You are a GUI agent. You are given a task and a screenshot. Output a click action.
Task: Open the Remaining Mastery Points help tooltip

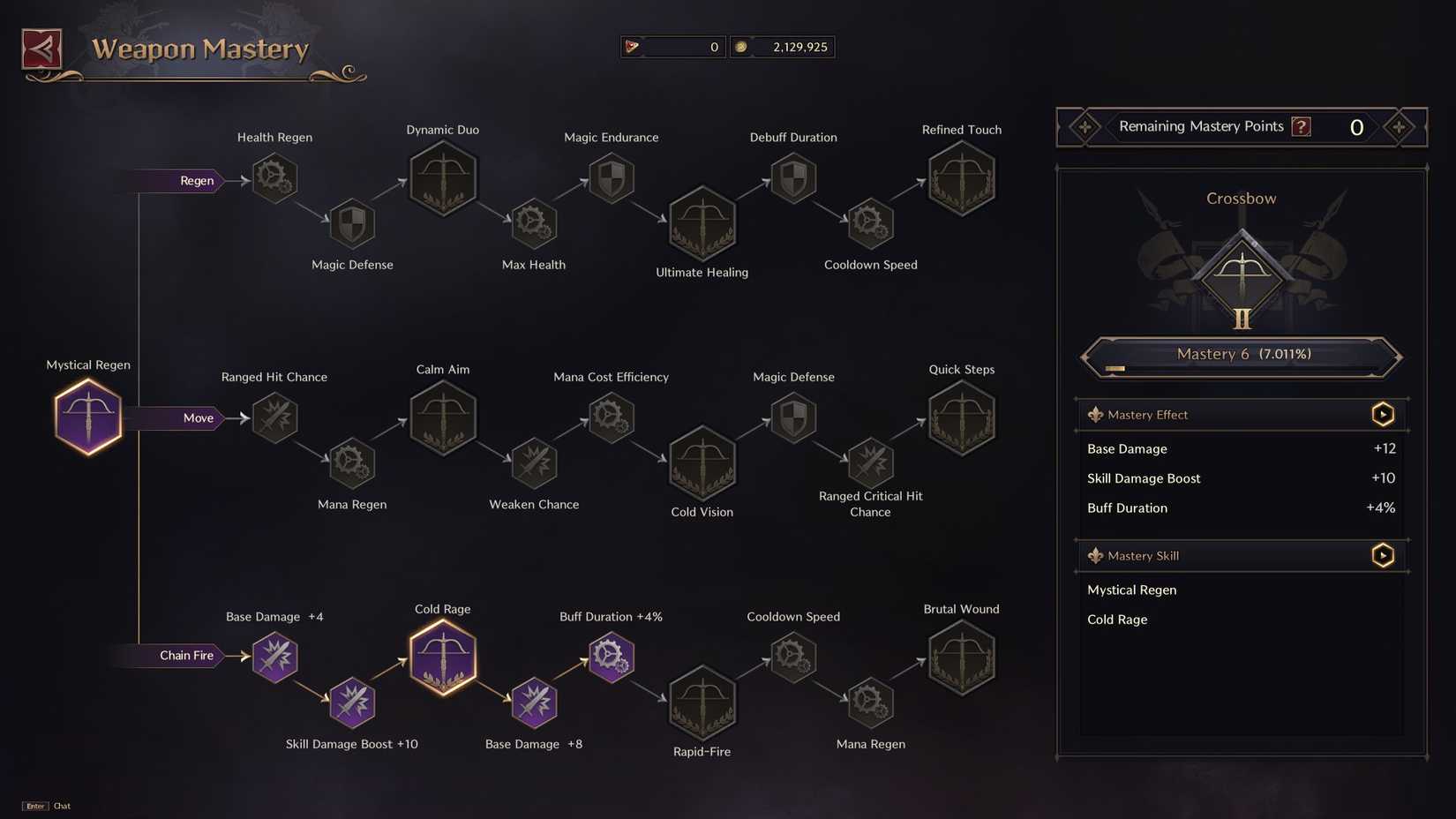click(x=1300, y=125)
